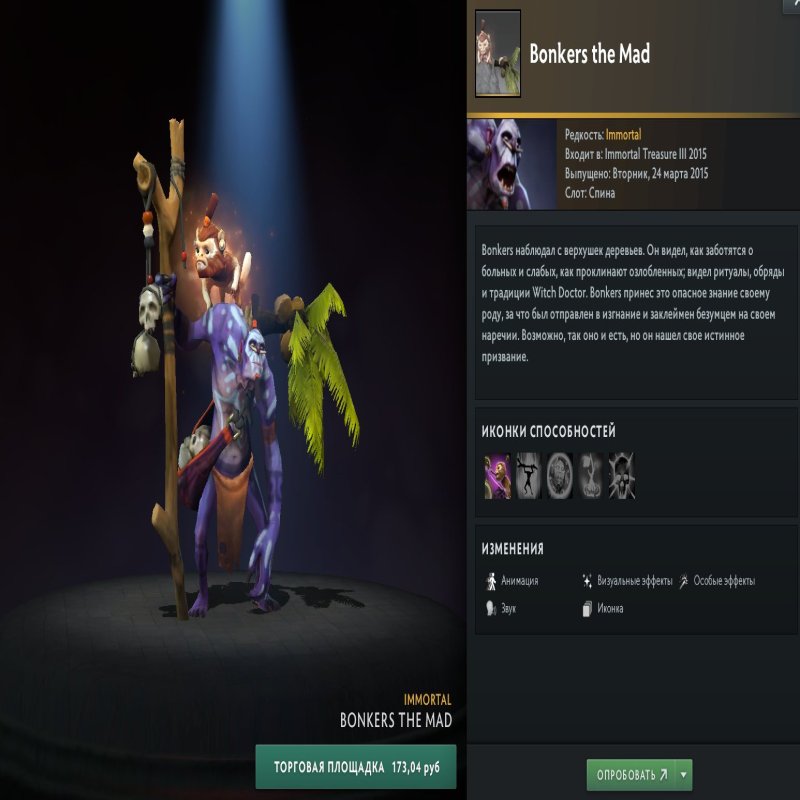800x800 pixels.
Task: Select the purple Paralyzing Cask ability icon
Action: tap(497, 475)
